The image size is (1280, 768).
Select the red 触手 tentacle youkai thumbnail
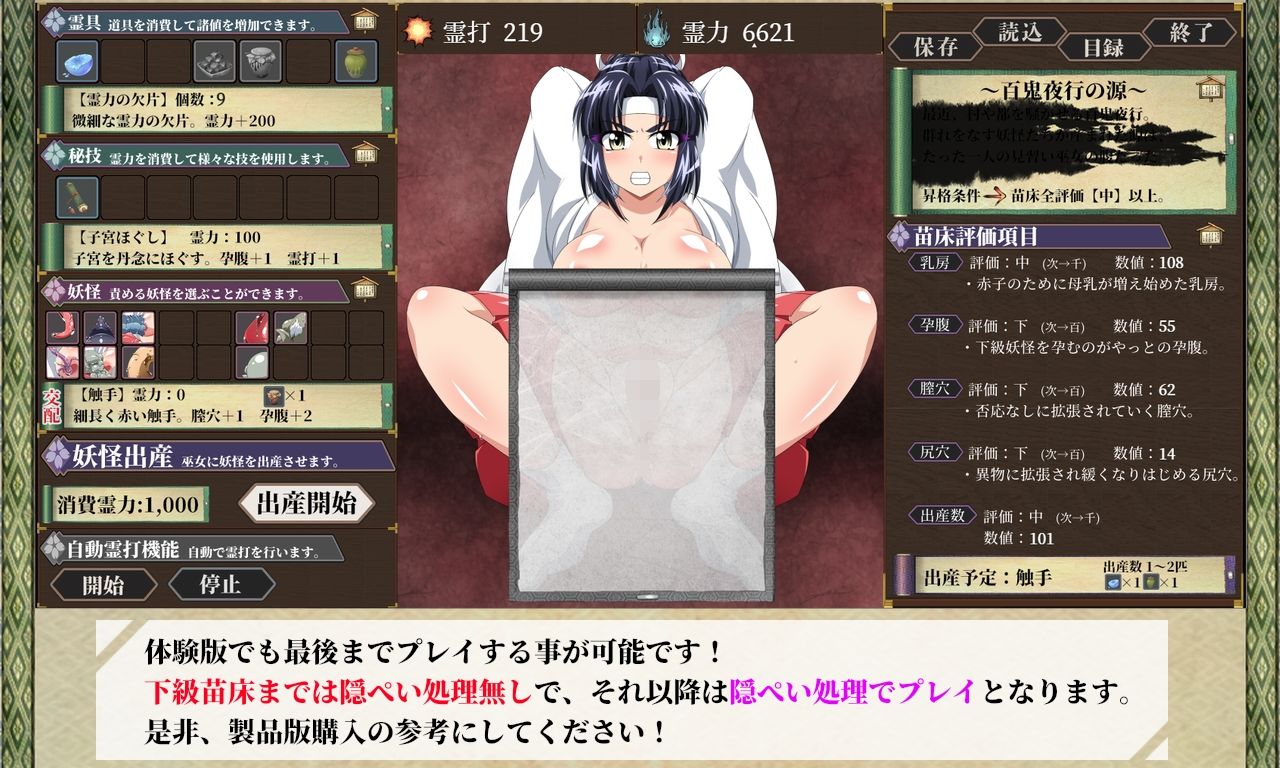click(62, 326)
